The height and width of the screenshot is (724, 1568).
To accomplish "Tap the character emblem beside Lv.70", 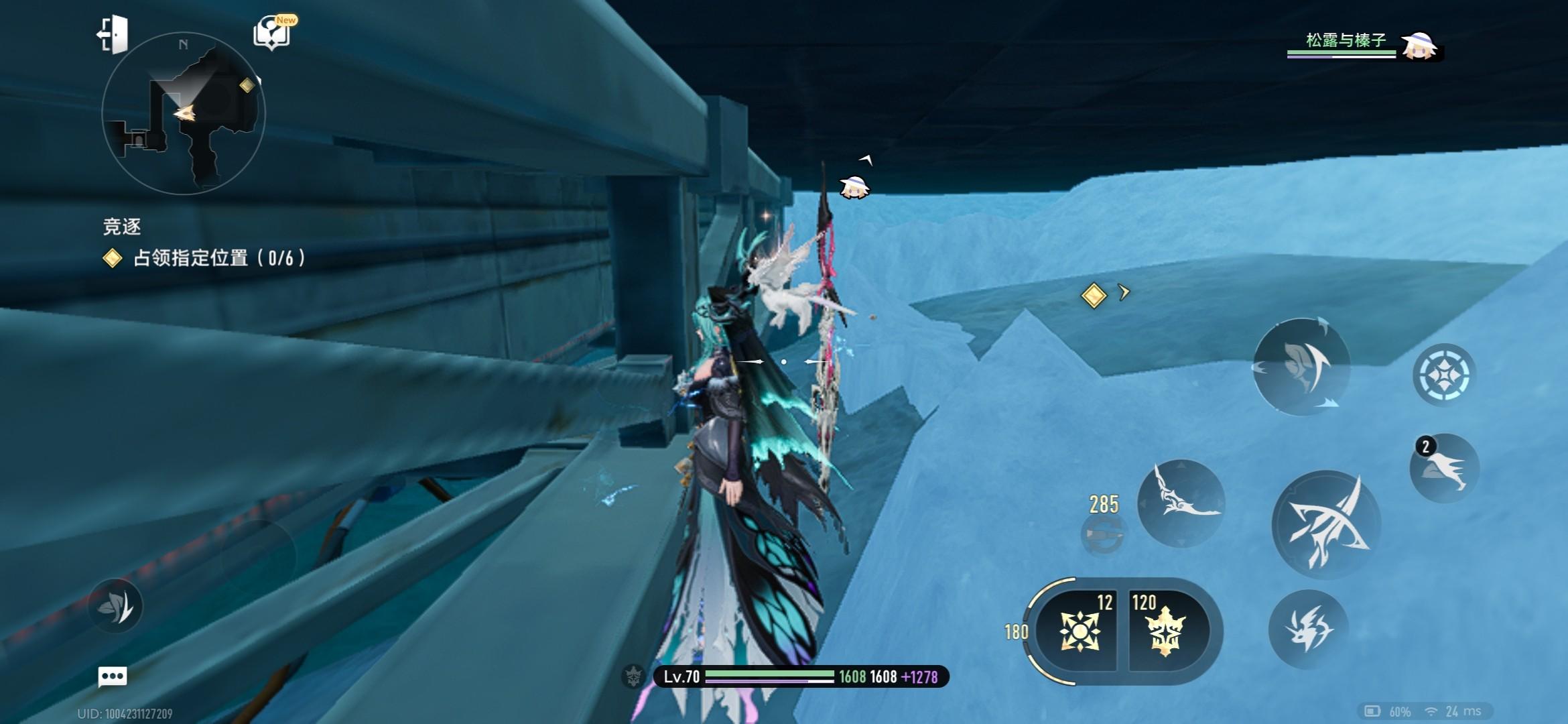I will [633, 676].
